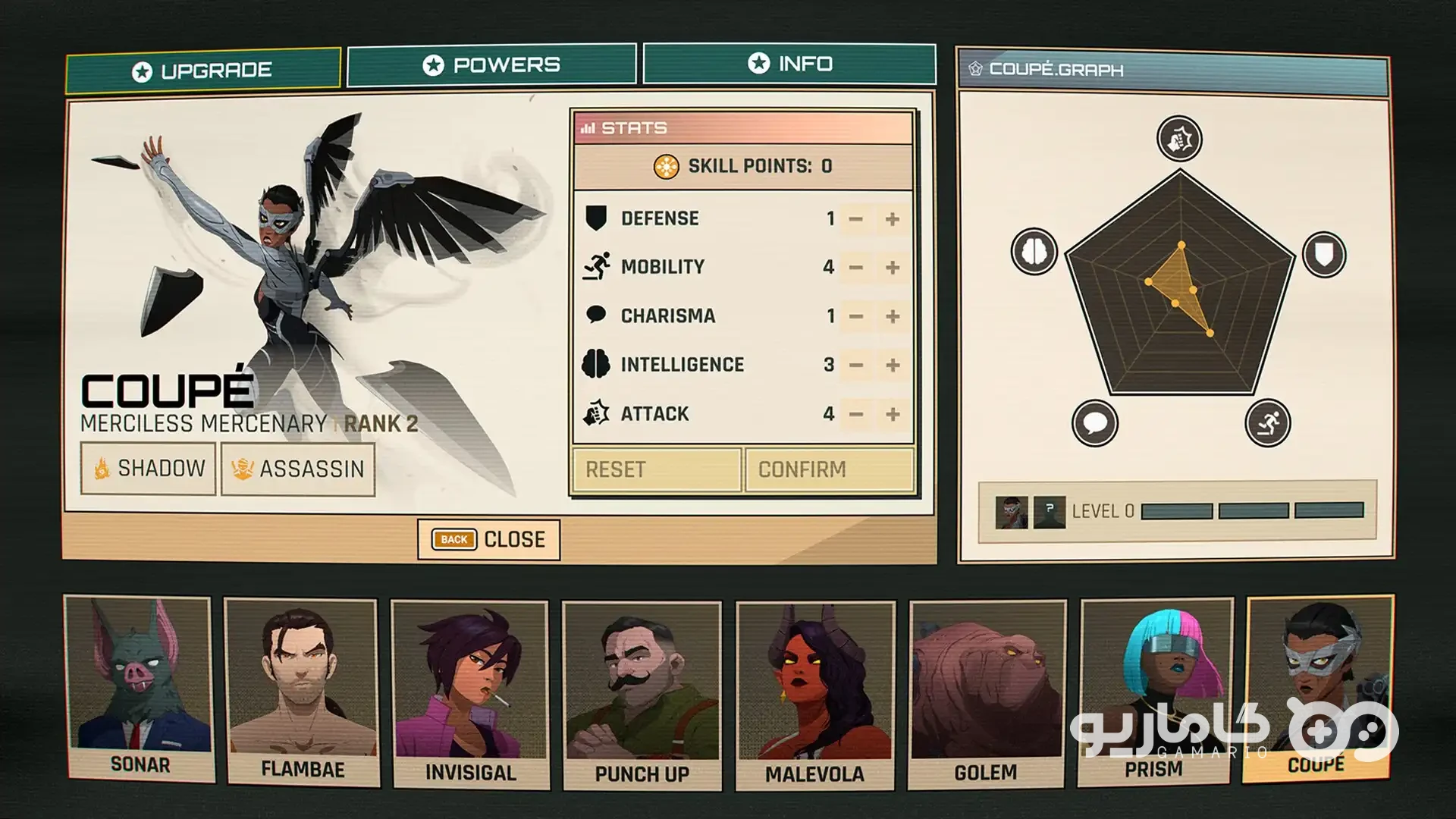Screen dimensions: 1456x819
Task: Choose Punch Up from the roster
Action: tap(642, 695)
